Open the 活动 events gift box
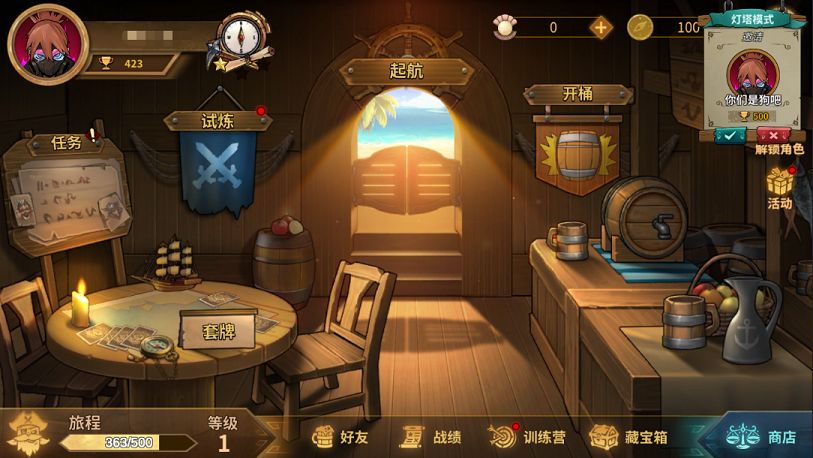Viewport: 813px width, 458px height. (x=780, y=186)
